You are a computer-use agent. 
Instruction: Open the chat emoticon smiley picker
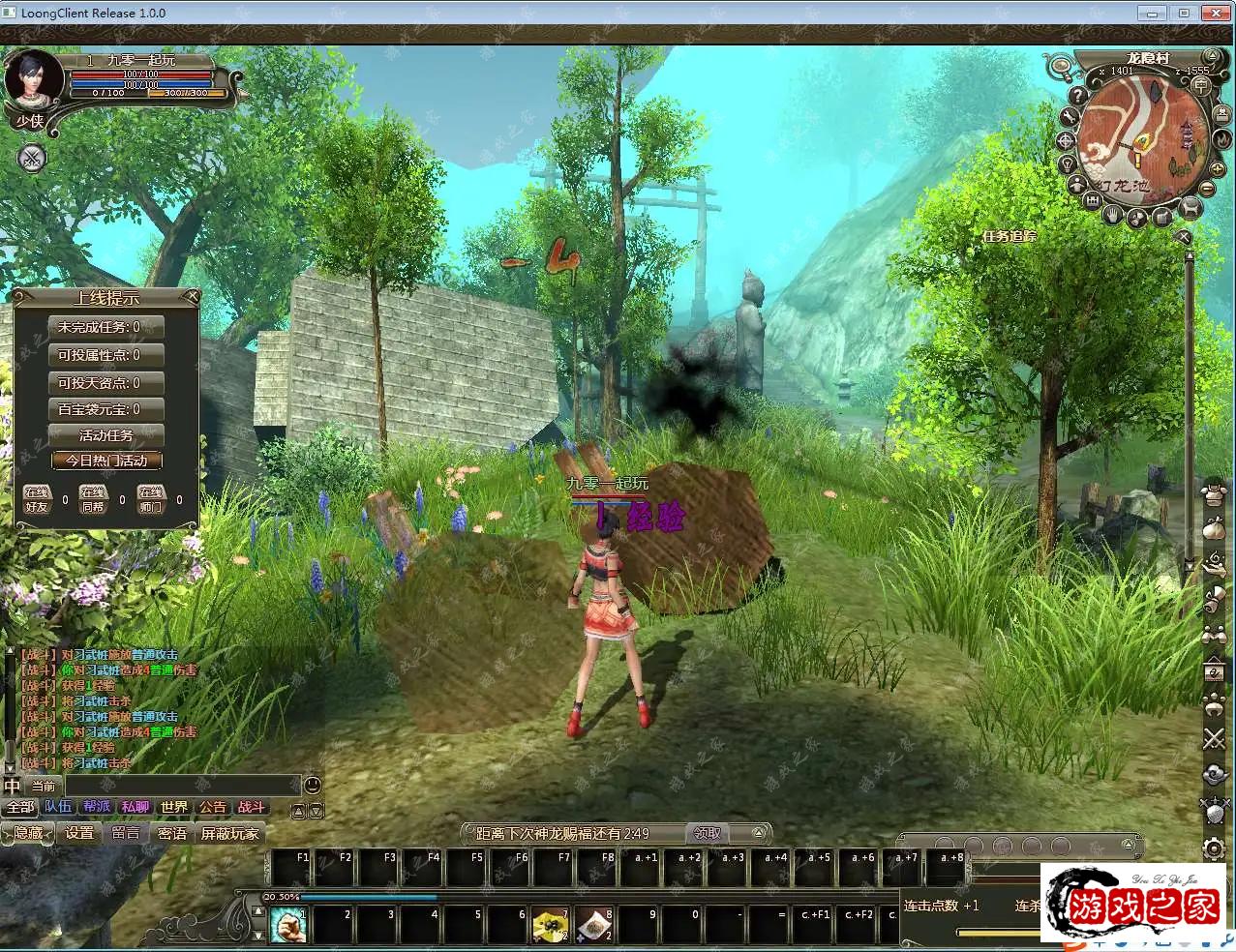[313, 785]
